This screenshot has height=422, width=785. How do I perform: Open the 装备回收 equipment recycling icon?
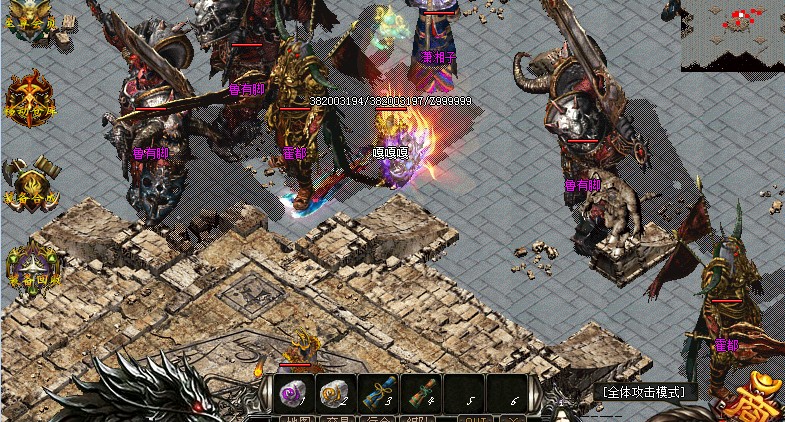tap(32, 265)
